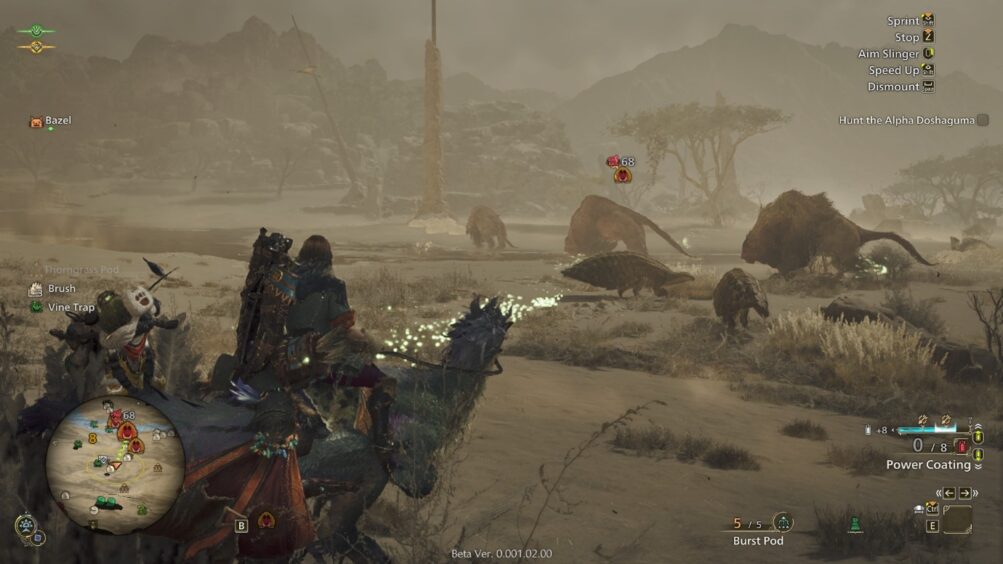The height and width of the screenshot is (564, 1003).
Task: Click the empty item bar slot
Action: click(957, 520)
